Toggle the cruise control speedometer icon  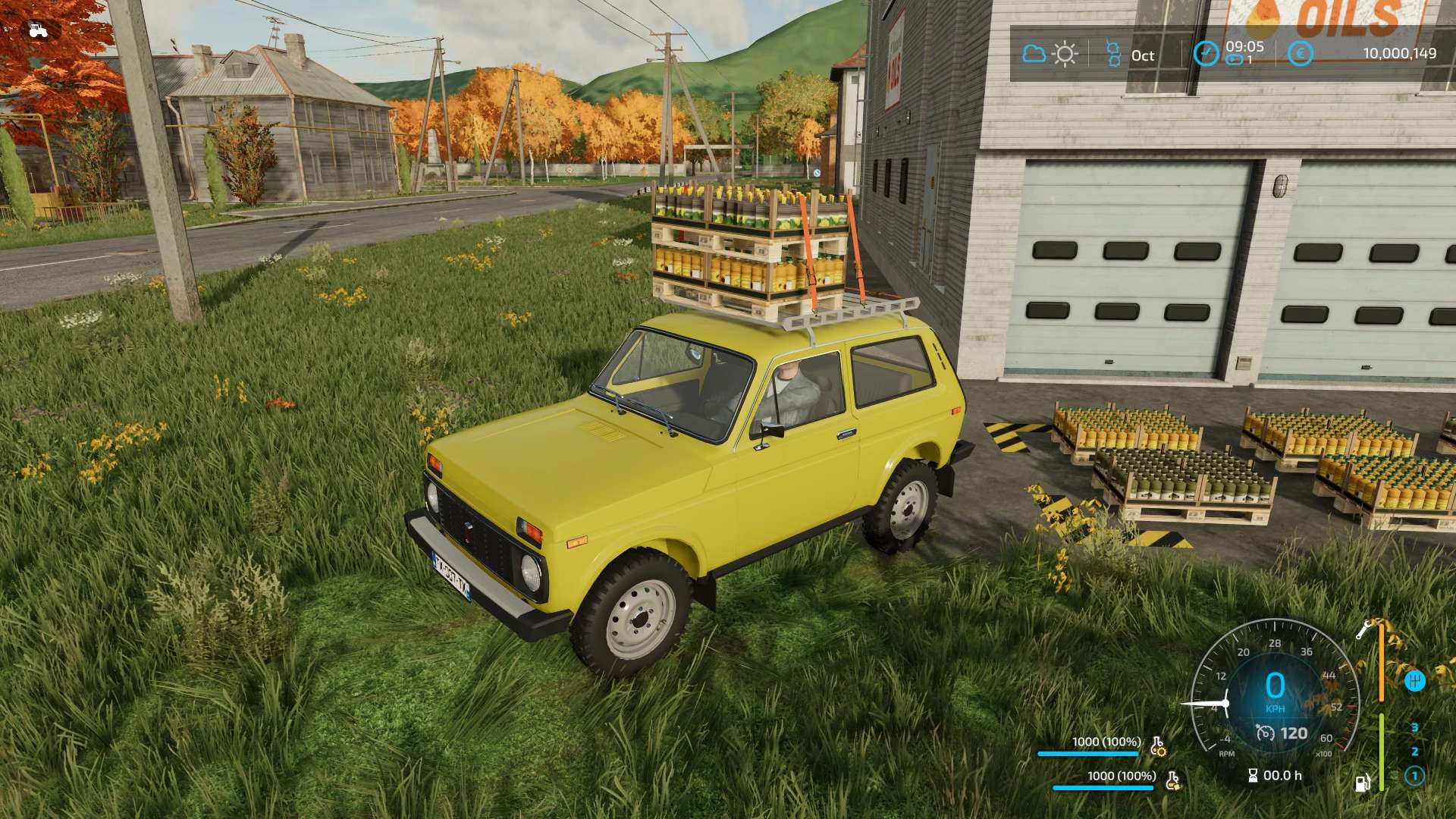point(1265,733)
